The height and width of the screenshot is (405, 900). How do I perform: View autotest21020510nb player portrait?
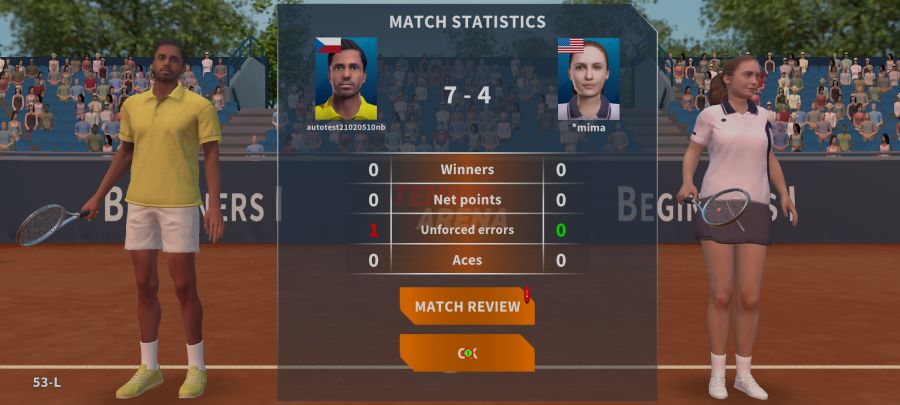346,79
